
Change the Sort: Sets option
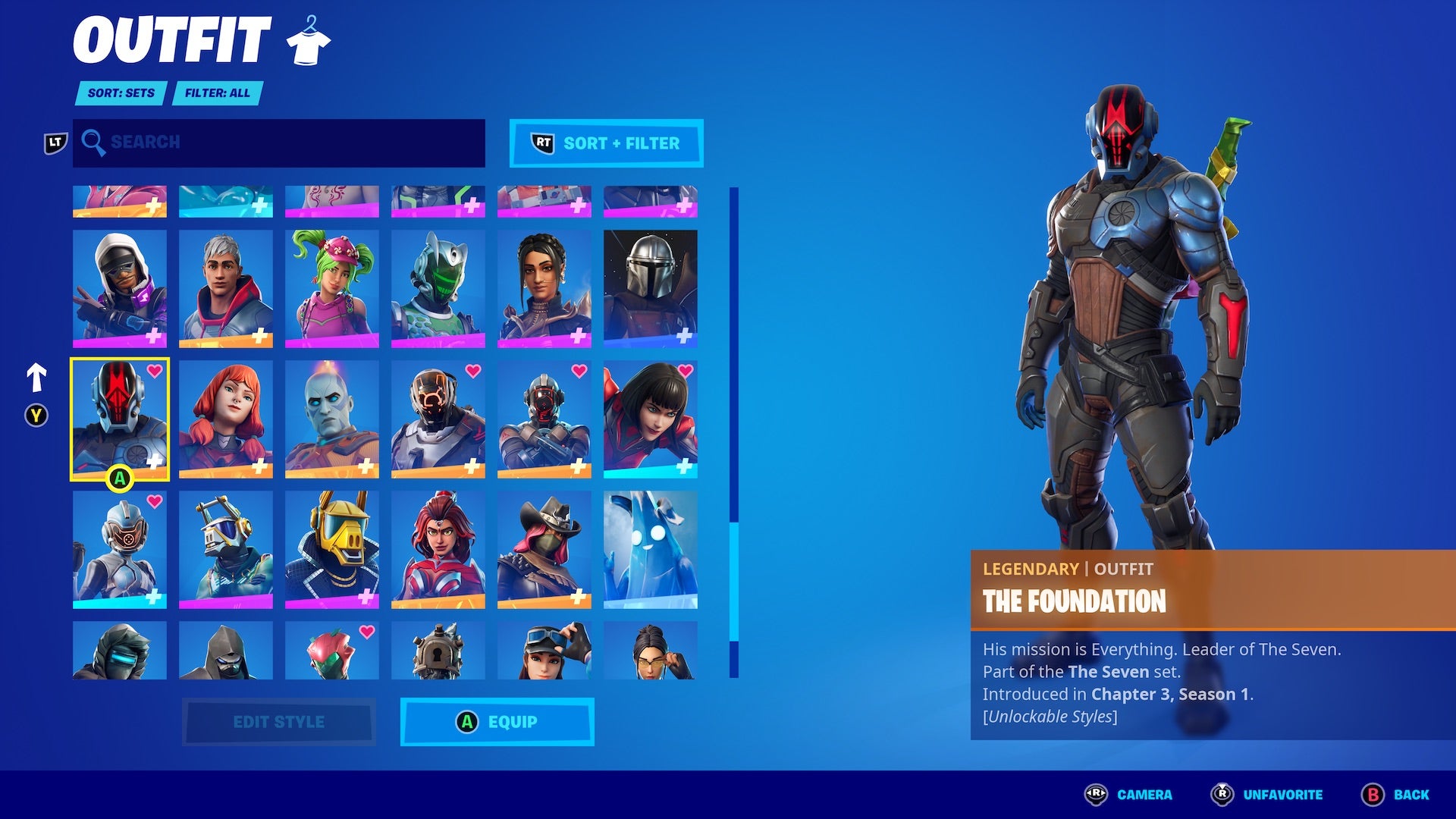(119, 93)
